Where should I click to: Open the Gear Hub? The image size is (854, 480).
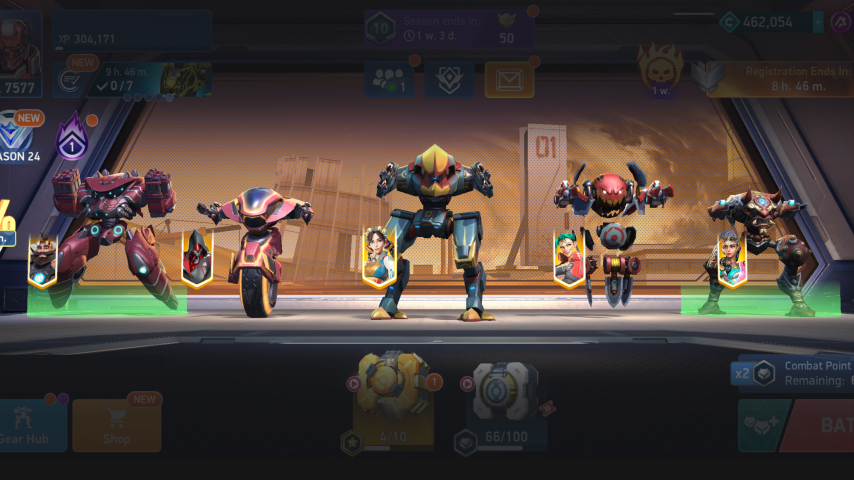[x=32, y=426]
